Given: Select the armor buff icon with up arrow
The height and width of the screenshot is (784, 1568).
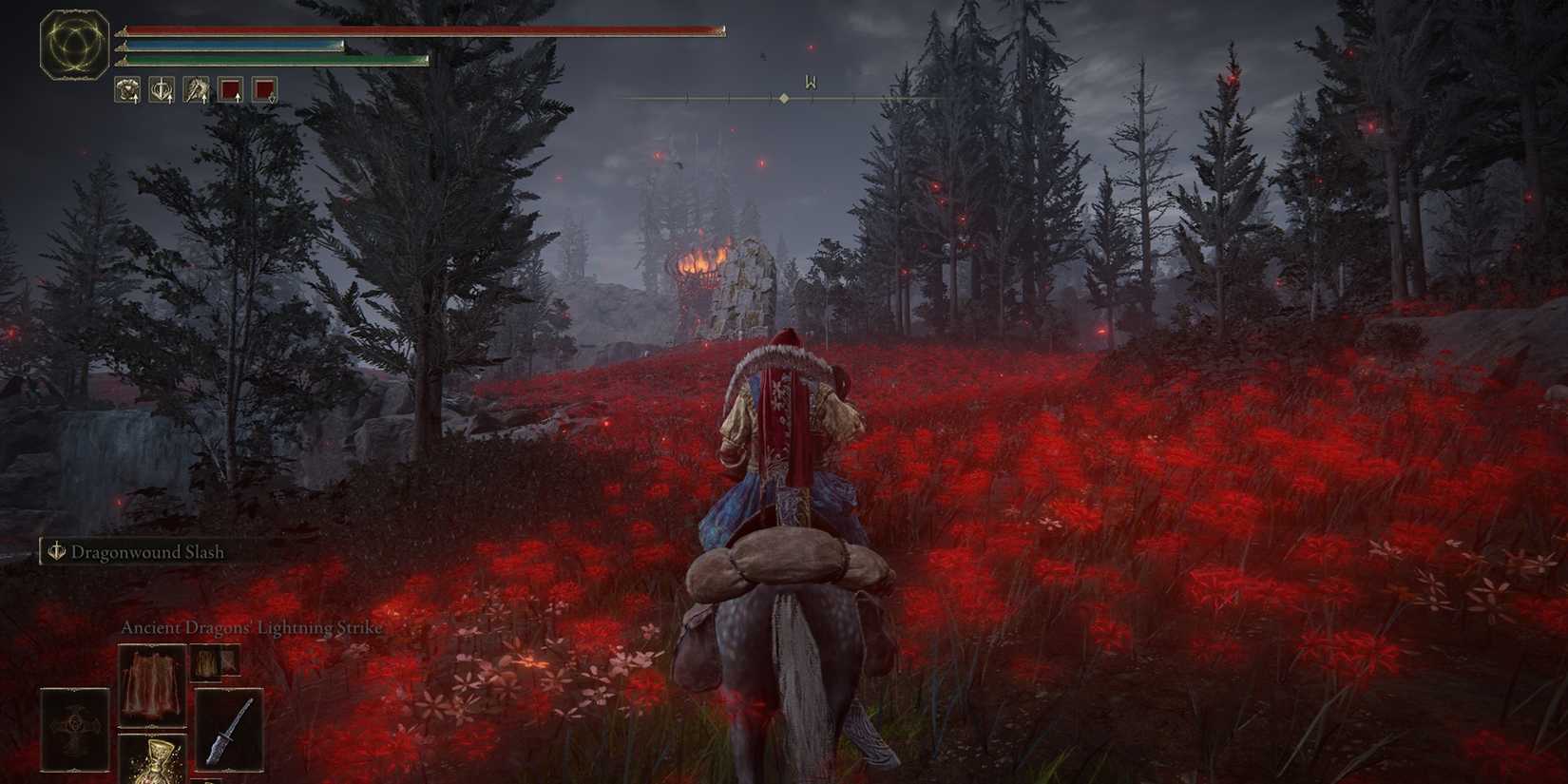Looking at the screenshot, I should pos(128,90).
